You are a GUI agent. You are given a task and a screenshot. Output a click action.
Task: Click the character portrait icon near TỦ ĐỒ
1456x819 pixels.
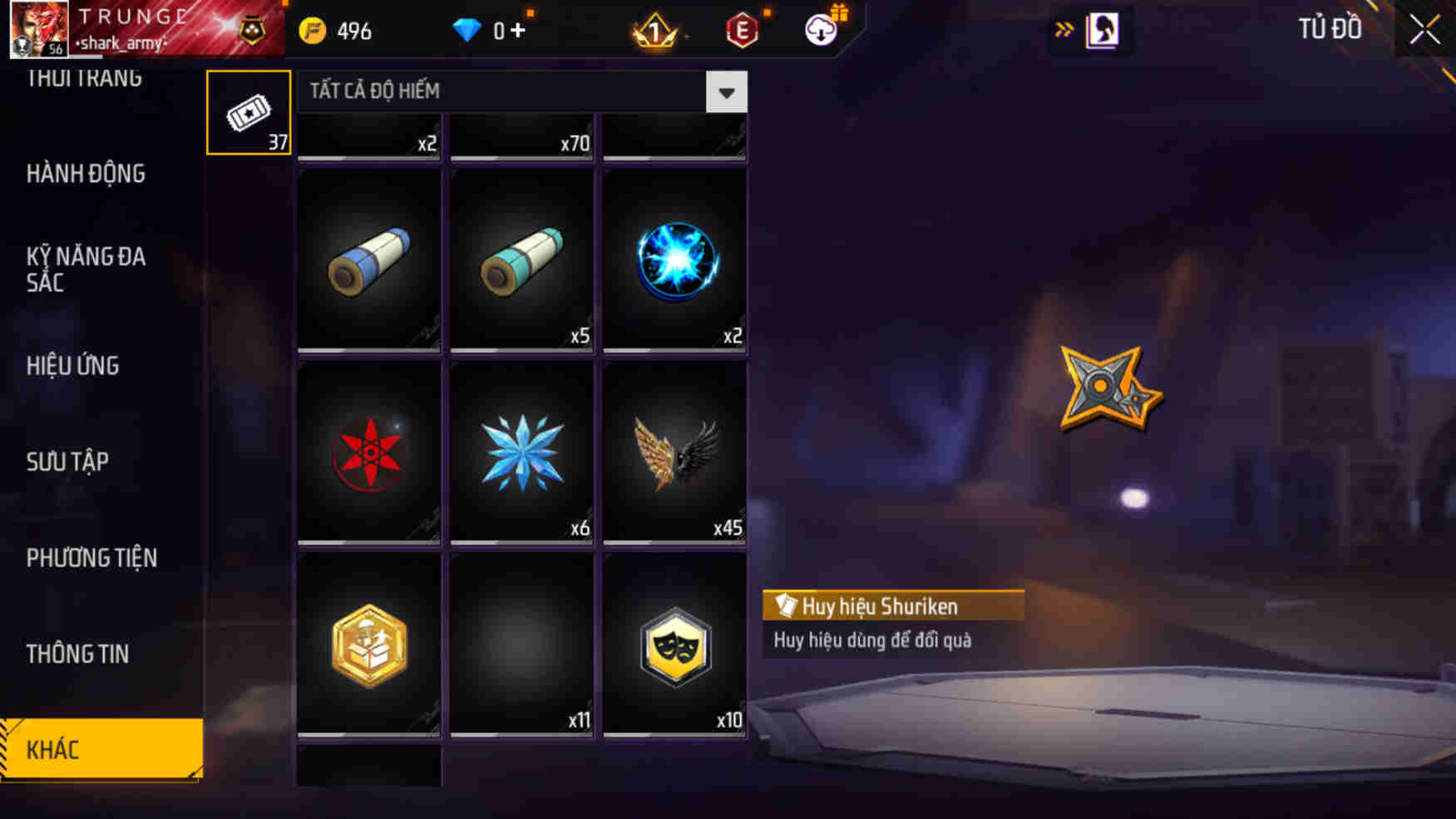pyautogui.click(x=1102, y=29)
